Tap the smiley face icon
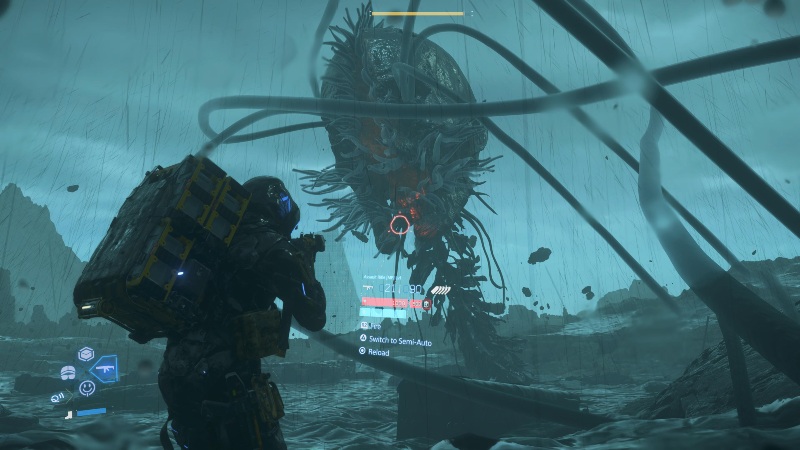The width and height of the screenshot is (800, 450). point(87,388)
